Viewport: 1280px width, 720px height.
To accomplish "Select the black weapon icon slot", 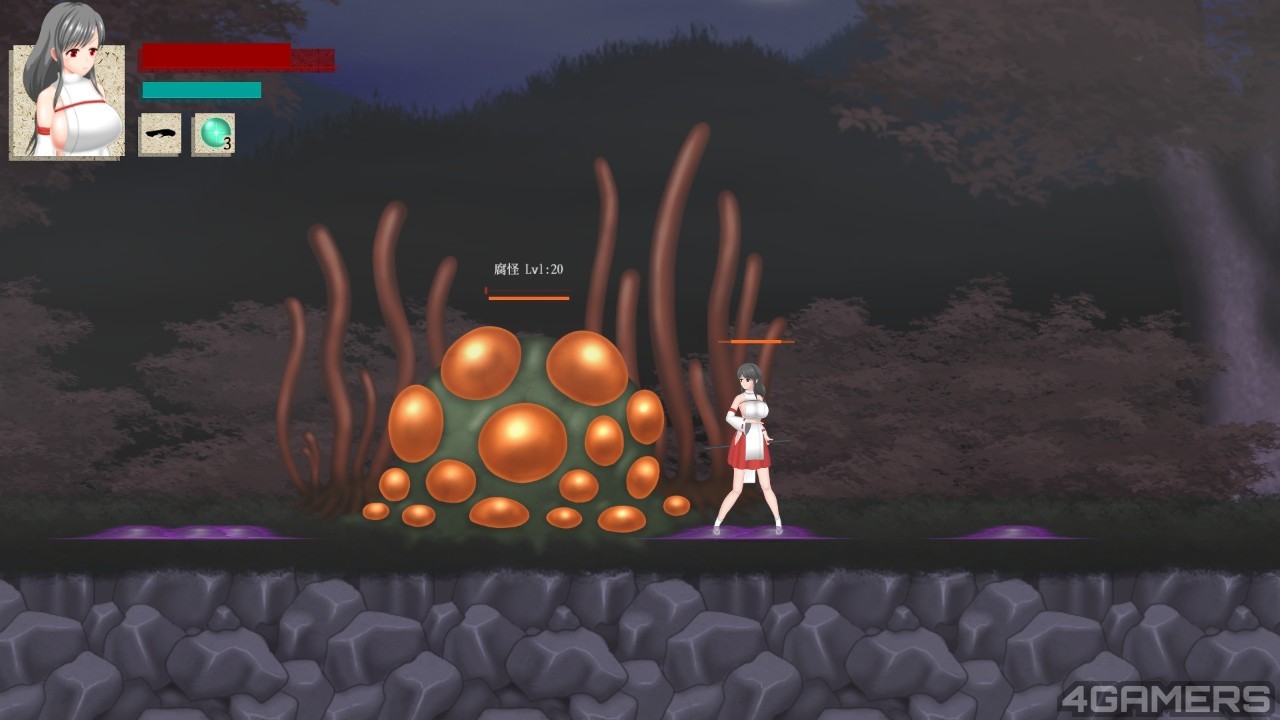I will point(160,134).
